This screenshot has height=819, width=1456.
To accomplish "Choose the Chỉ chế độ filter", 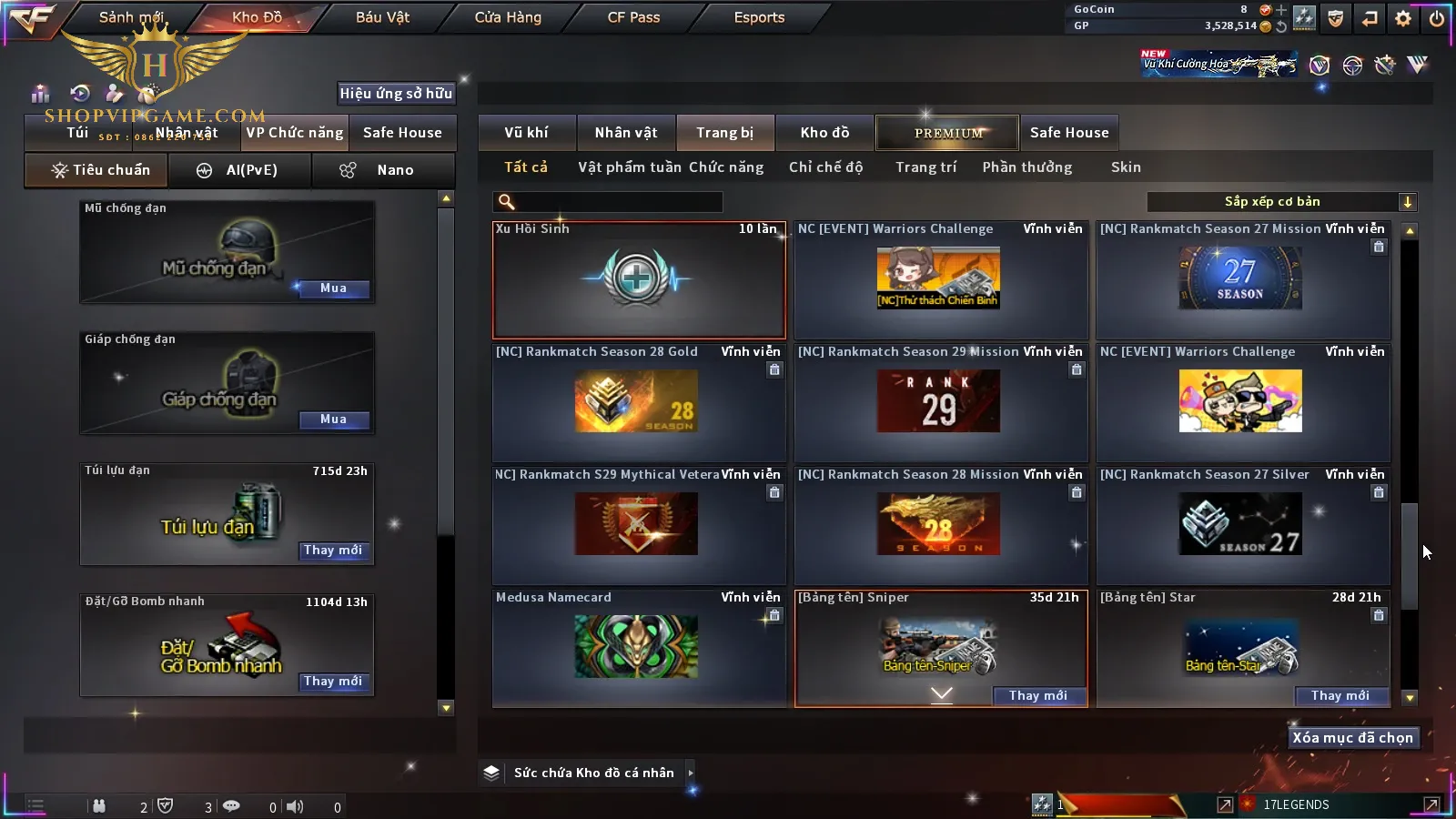I will coord(825,167).
